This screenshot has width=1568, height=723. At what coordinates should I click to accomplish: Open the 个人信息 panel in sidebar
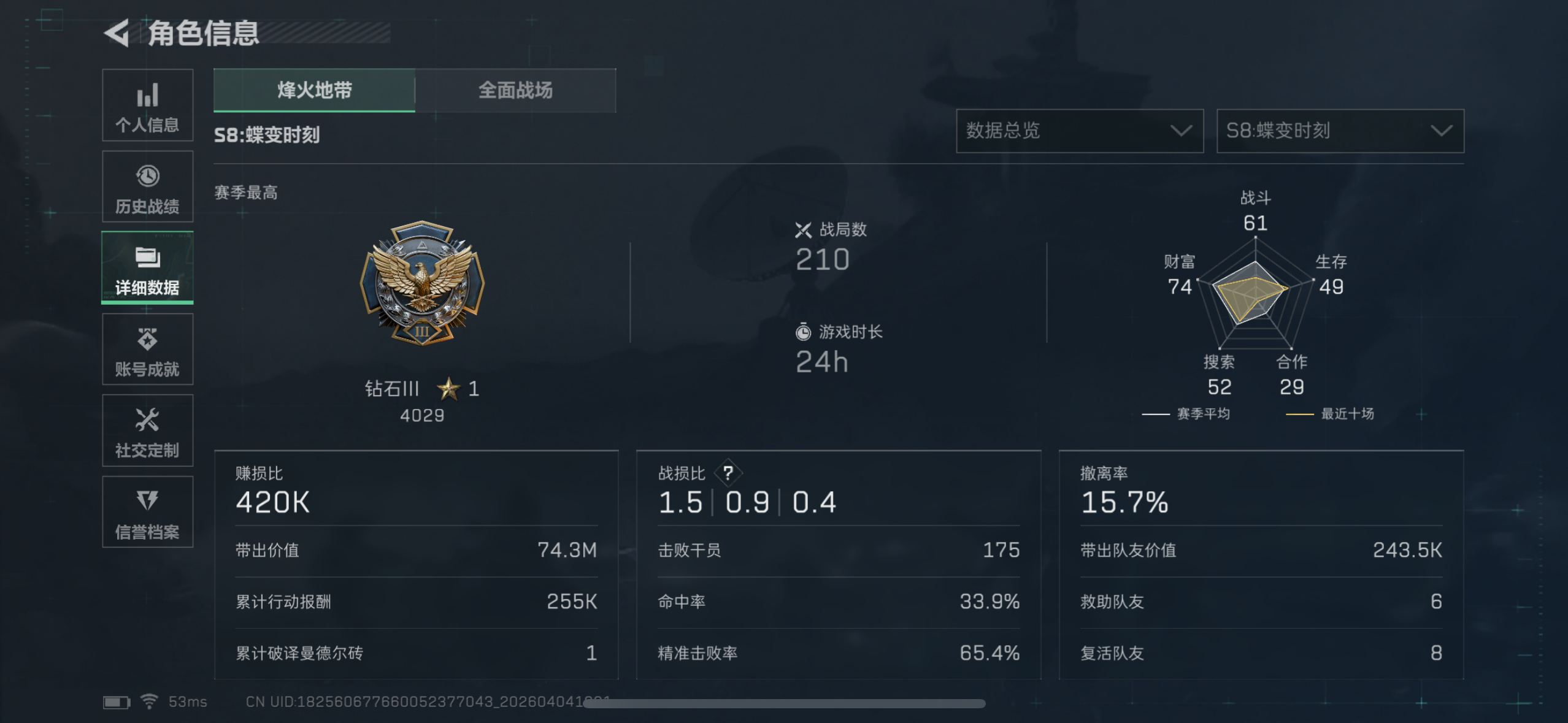click(147, 105)
